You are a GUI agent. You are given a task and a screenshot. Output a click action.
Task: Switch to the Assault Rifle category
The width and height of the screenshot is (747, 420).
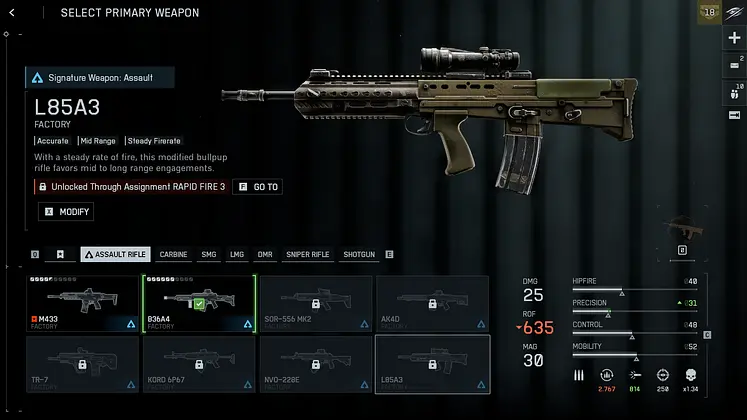click(x=115, y=255)
